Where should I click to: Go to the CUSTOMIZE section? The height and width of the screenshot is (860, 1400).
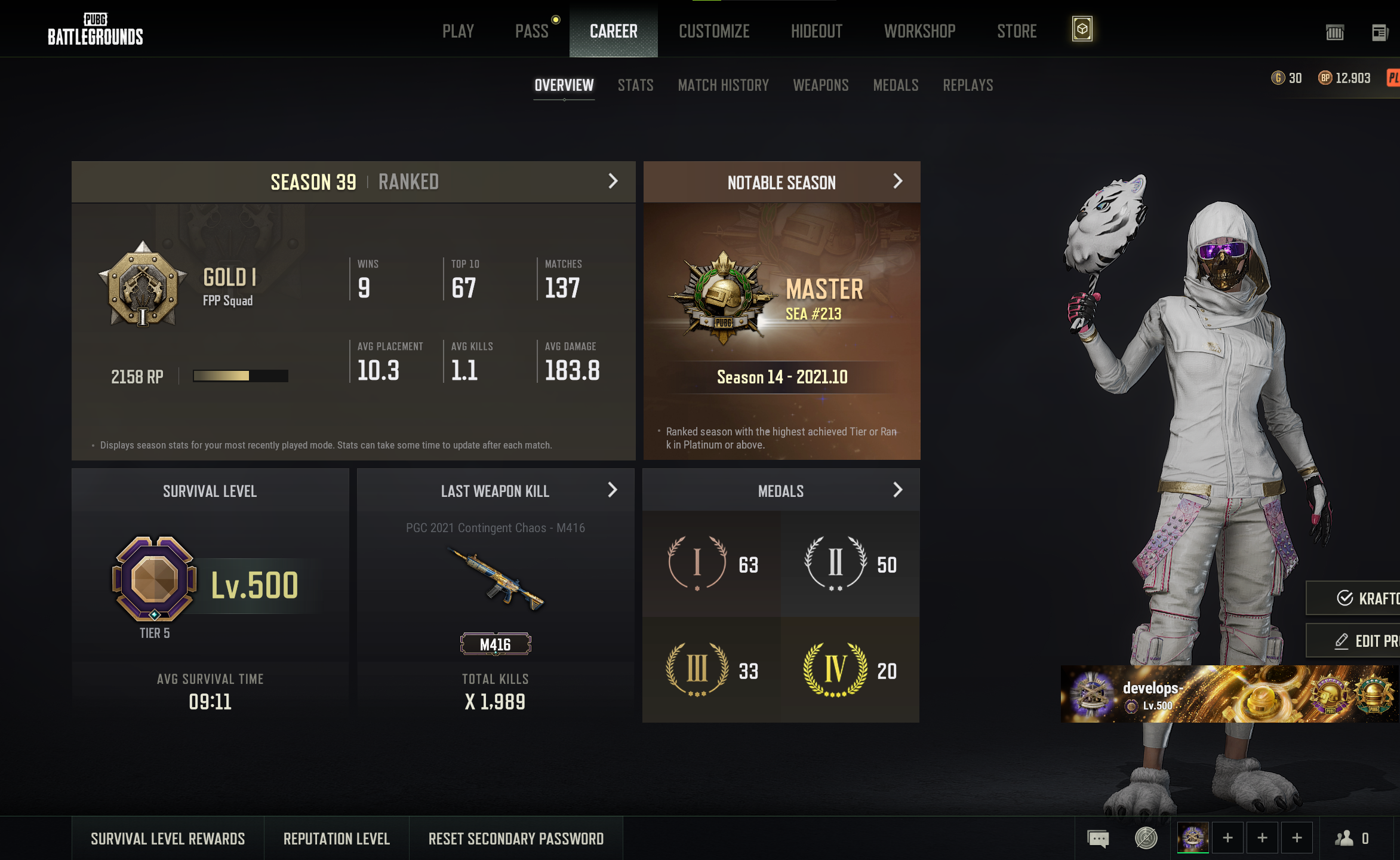[714, 31]
